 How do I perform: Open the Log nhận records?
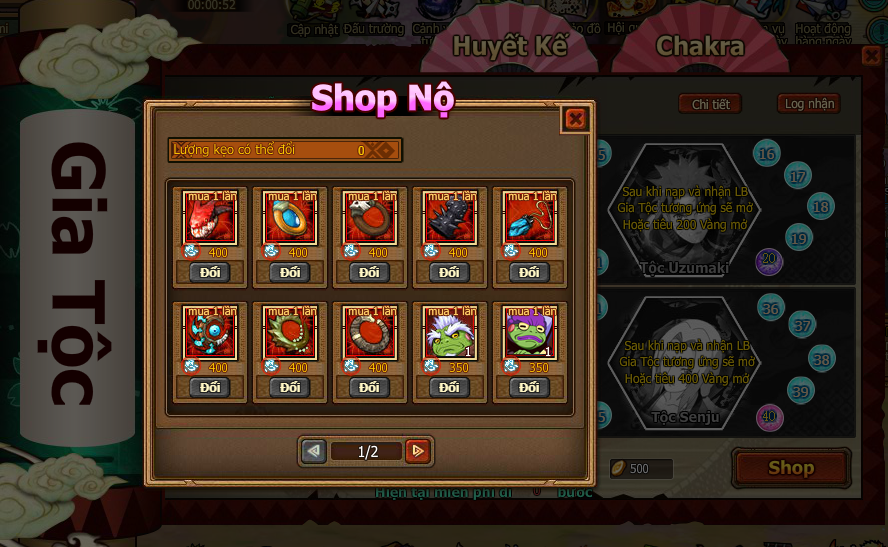tap(808, 104)
